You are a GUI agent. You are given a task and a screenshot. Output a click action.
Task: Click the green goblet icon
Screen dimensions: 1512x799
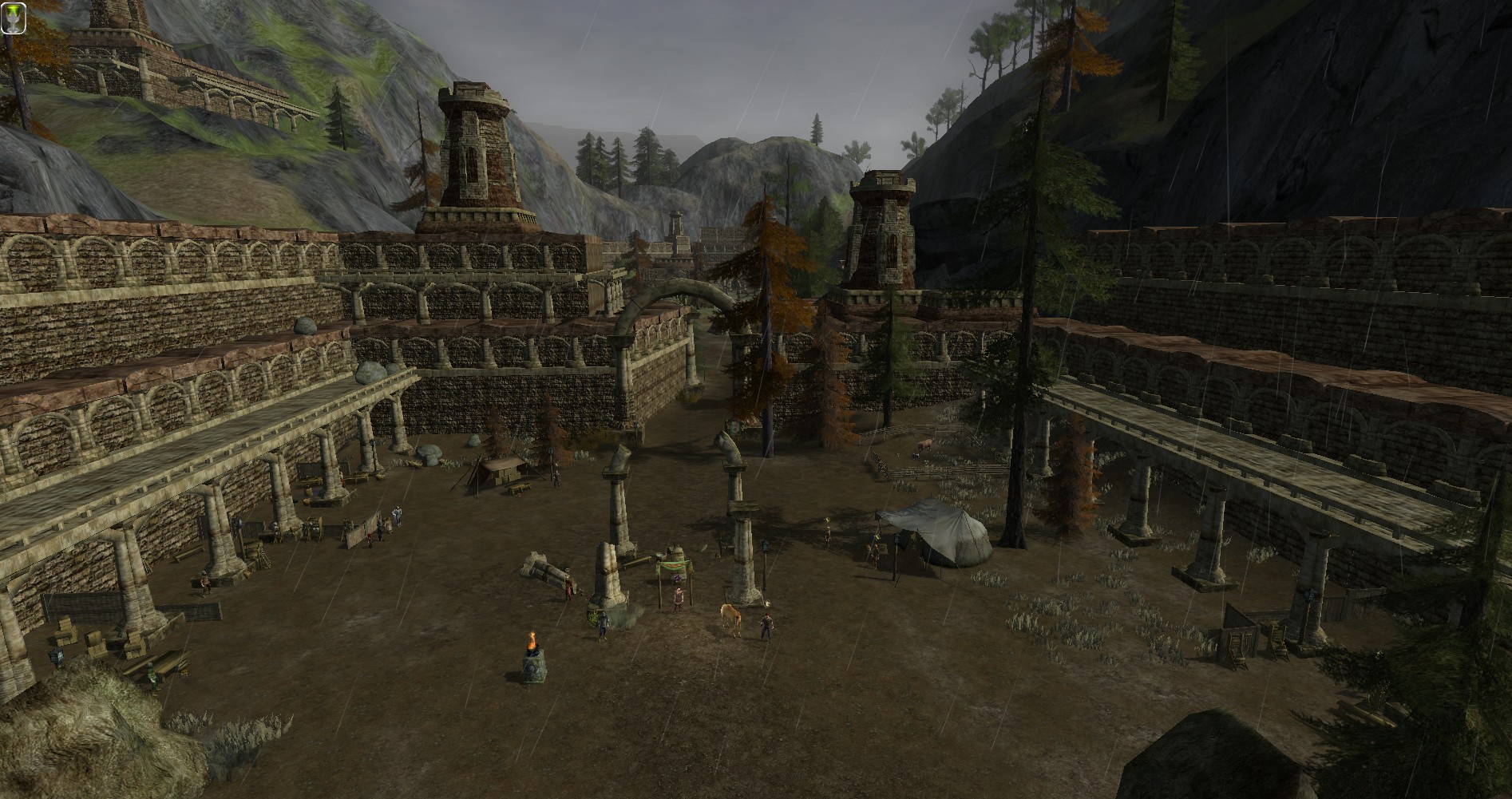(x=14, y=18)
